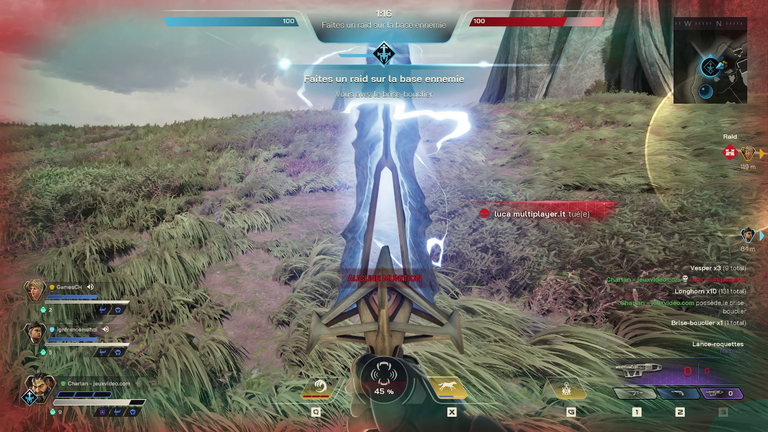Click GamesChi's teammate portrait
This screenshot has height=432, width=768.
(x=35, y=290)
